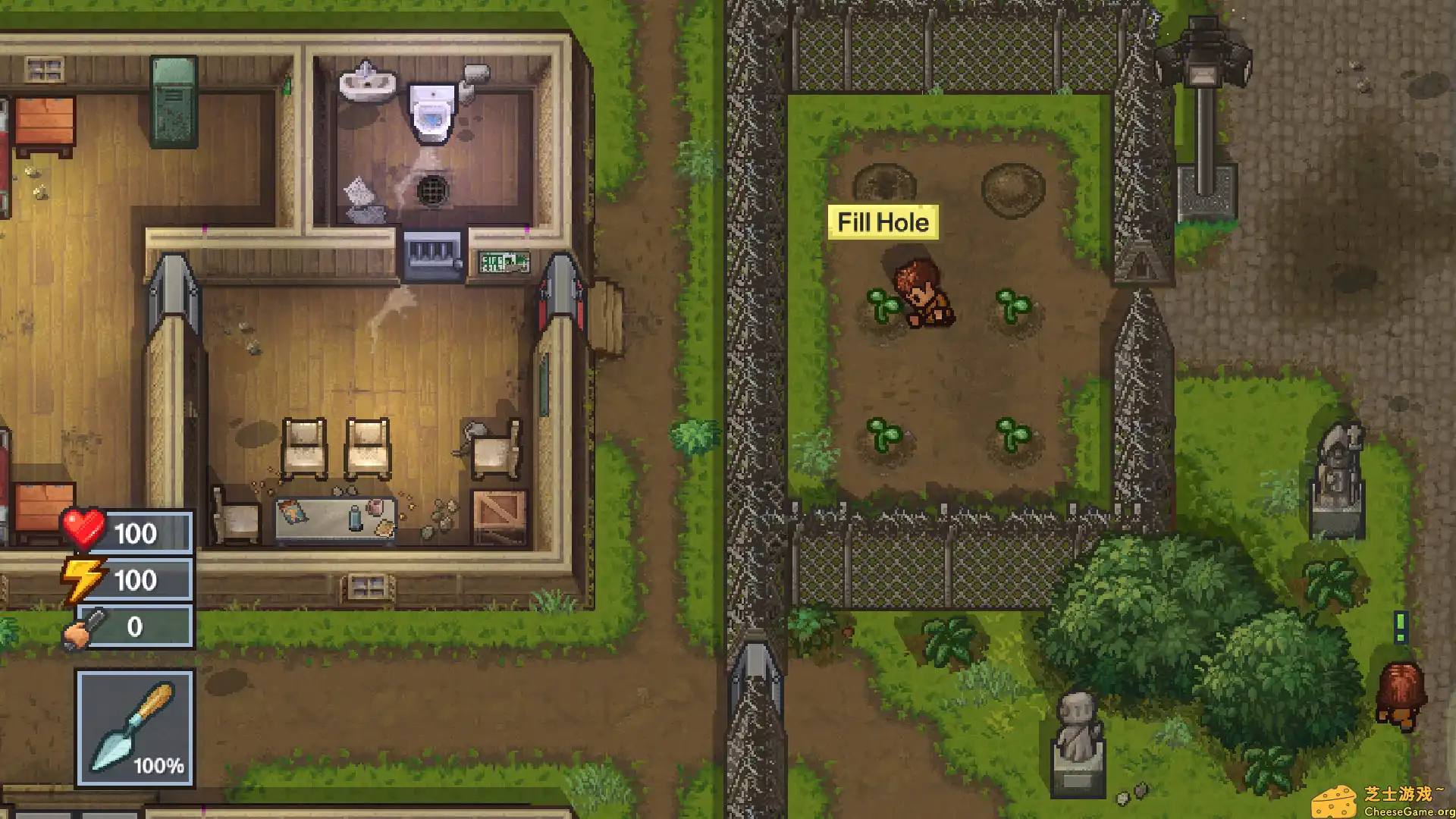Click the health value showing 100
Screen dimensions: 1456x819
point(136,532)
